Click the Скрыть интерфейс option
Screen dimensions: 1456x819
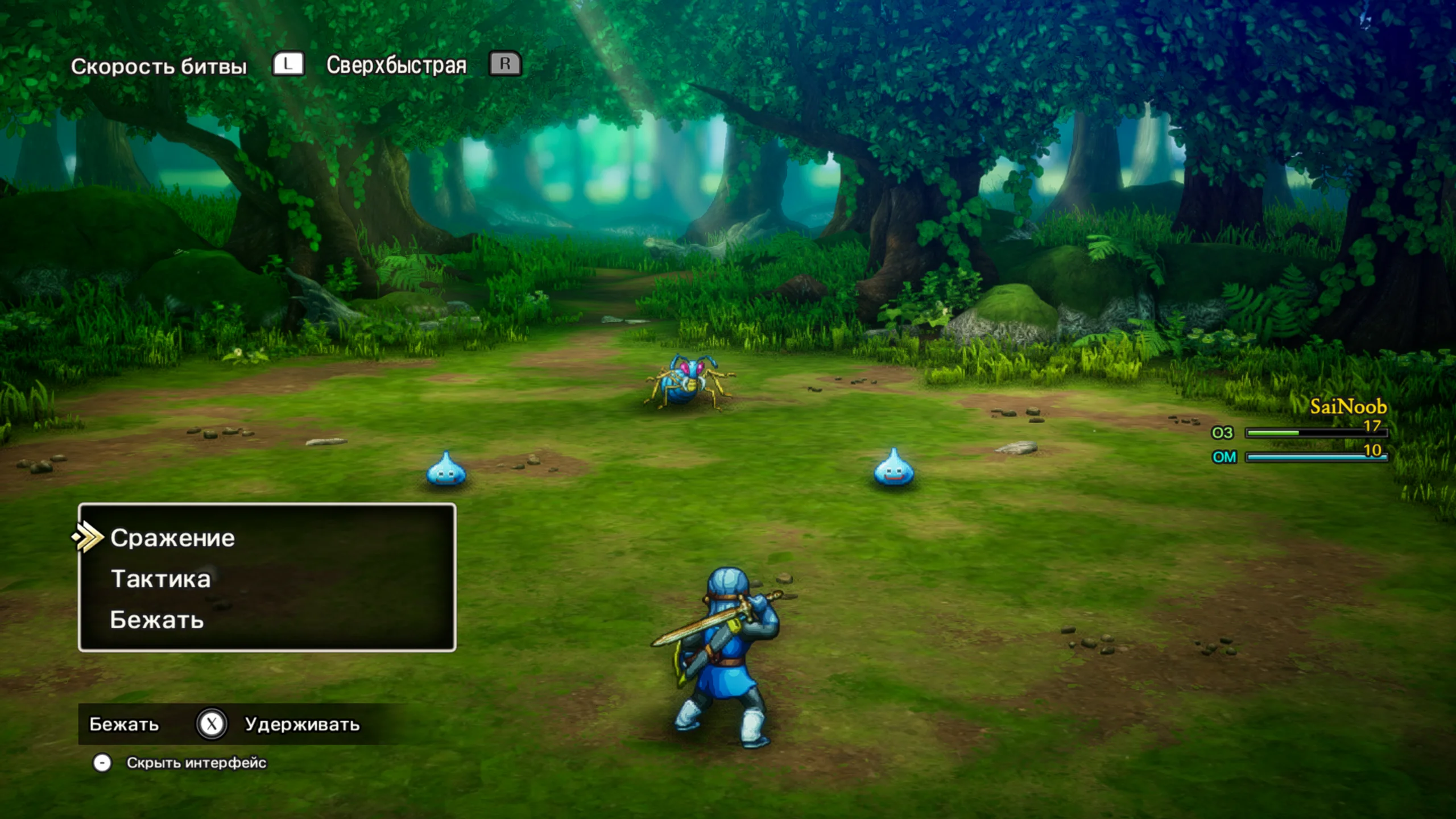pyautogui.click(x=196, y=763)
